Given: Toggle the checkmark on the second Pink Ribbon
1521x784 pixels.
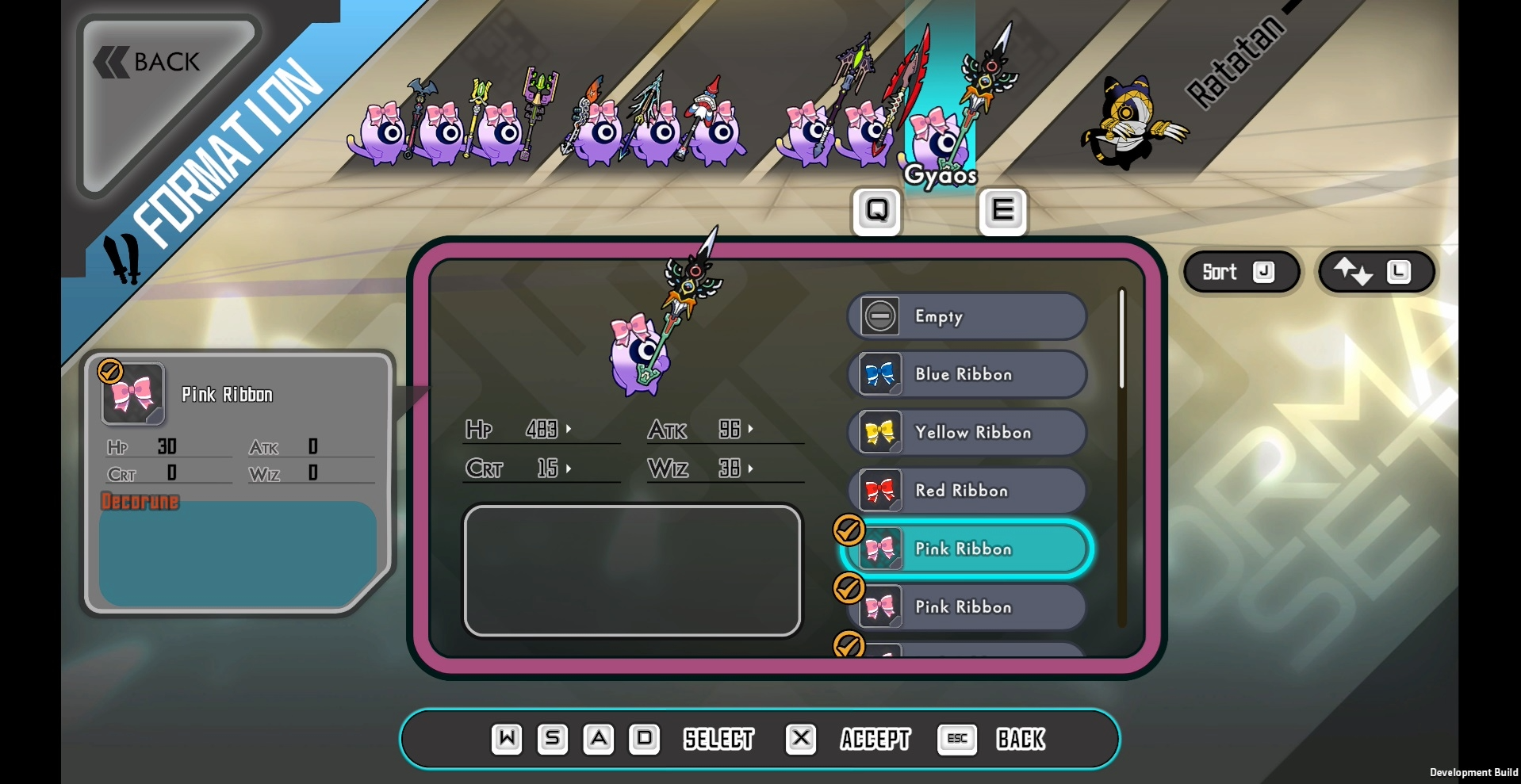Looking at the screenshot, I should 849,588.
